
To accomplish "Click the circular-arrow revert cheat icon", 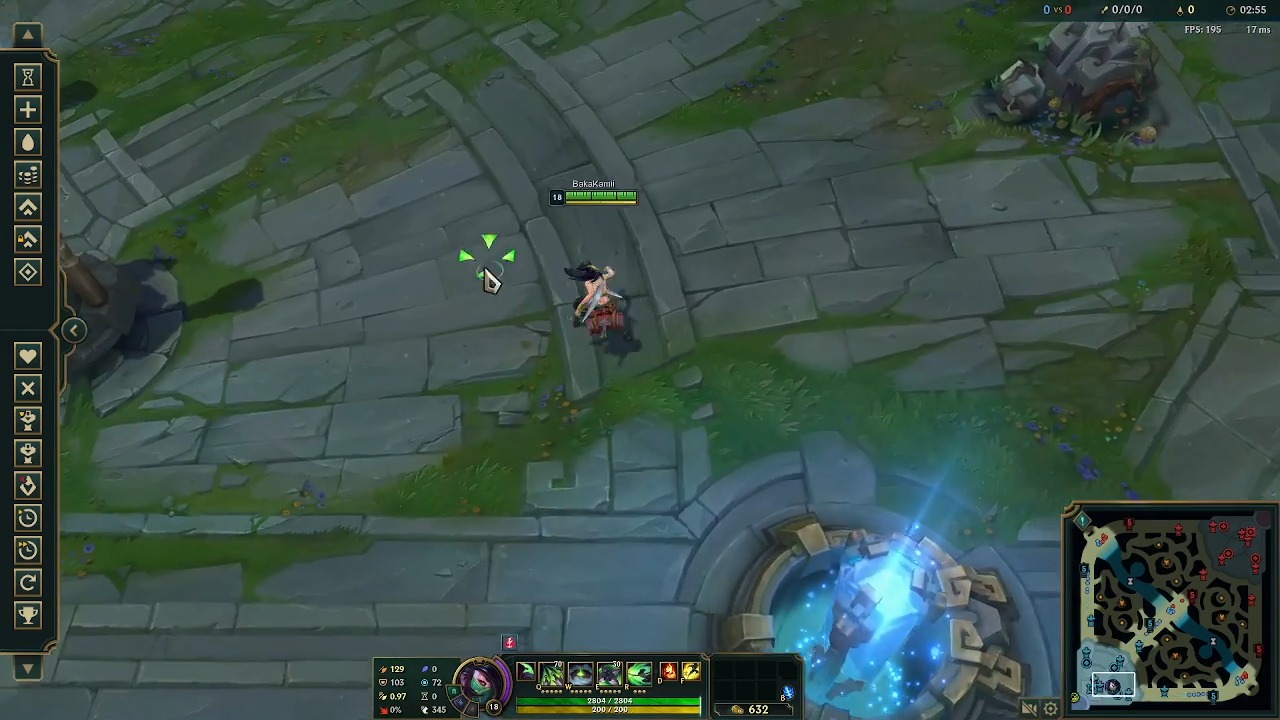I will pos(27,583).
